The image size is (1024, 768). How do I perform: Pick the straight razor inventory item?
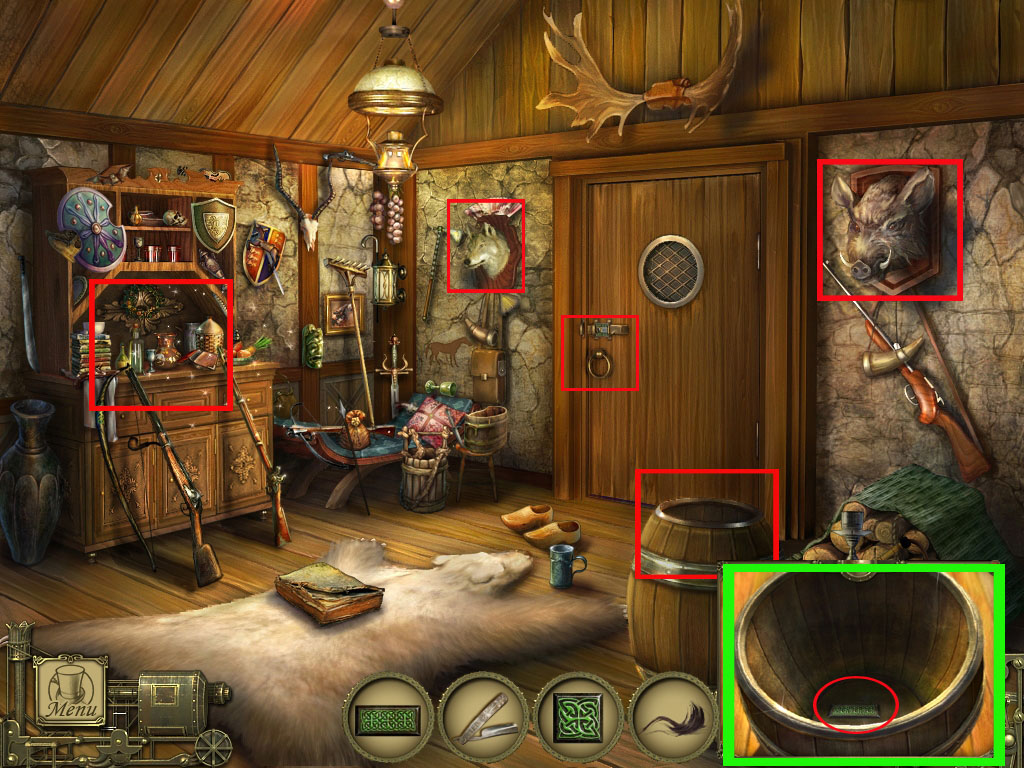point(481,719)
